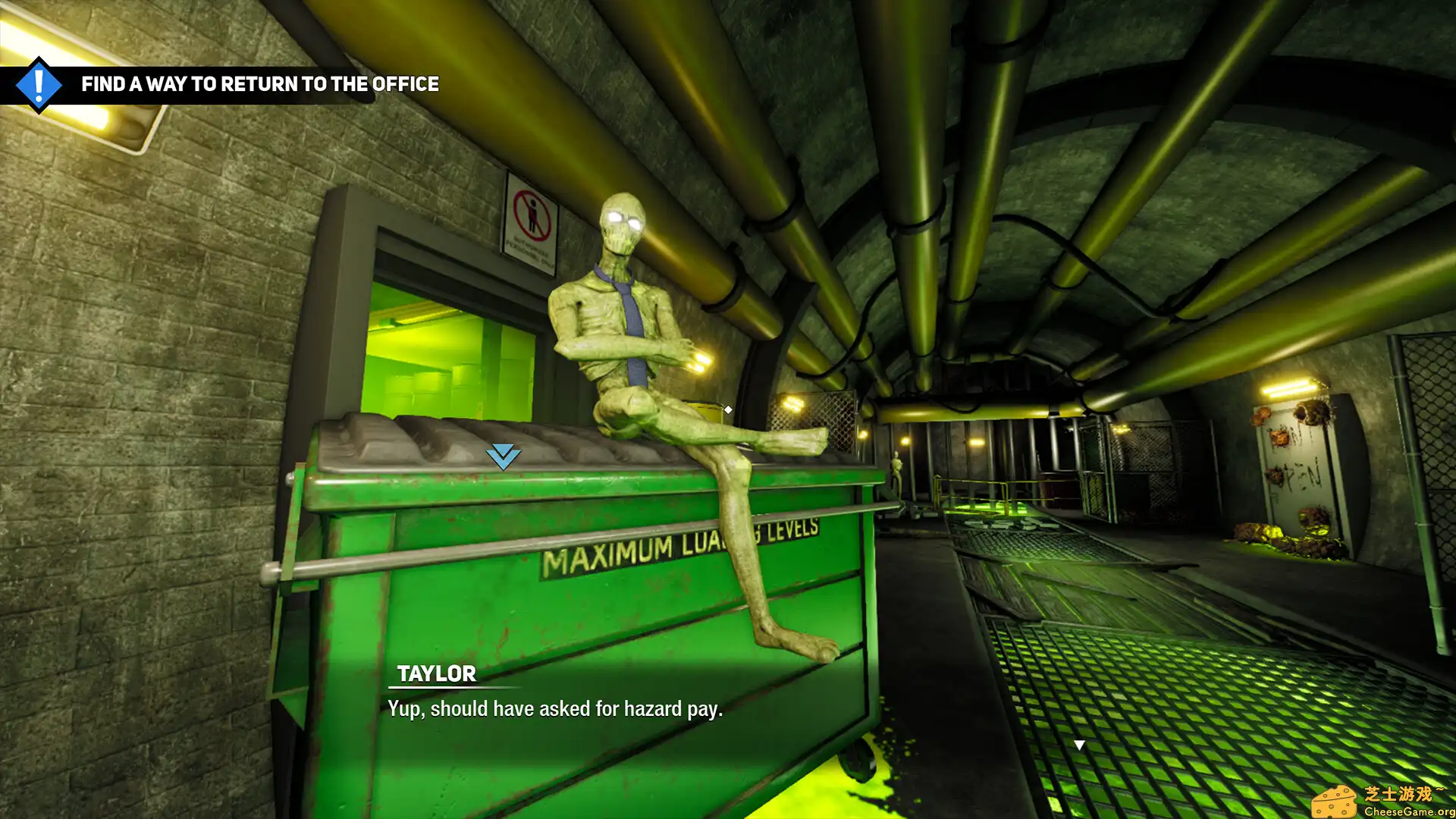Click the TAYLOR name tab in dialogue
The image size is (1456, 819).
pyautogui.click(x=437, y=673)
